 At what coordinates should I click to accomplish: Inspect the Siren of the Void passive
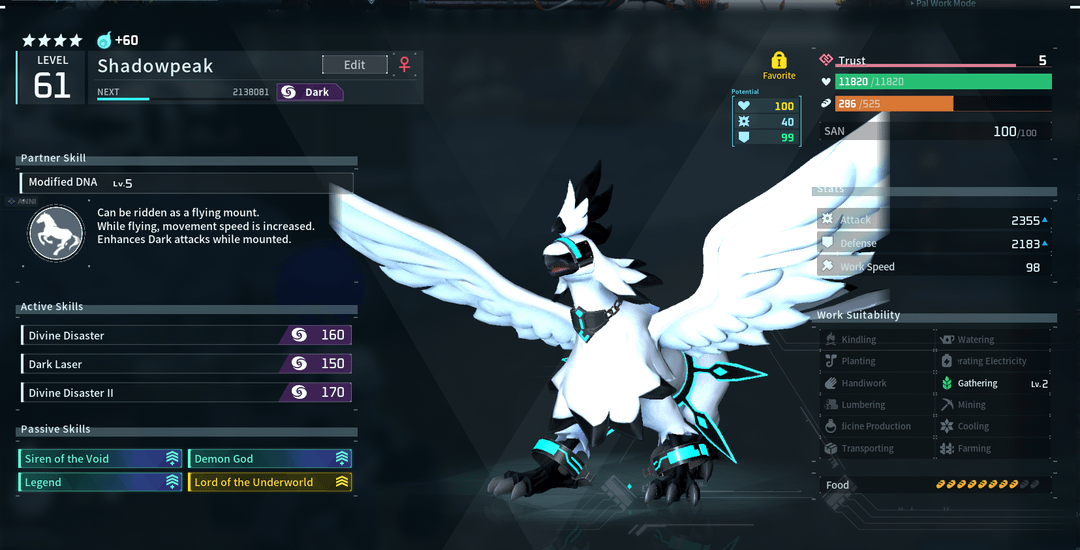tap(100, 459)
